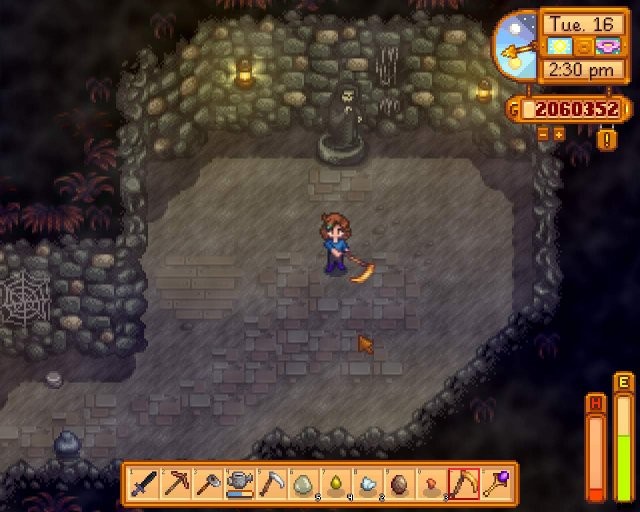Open the journal exclamation mark icon

(x=607, y=139)
